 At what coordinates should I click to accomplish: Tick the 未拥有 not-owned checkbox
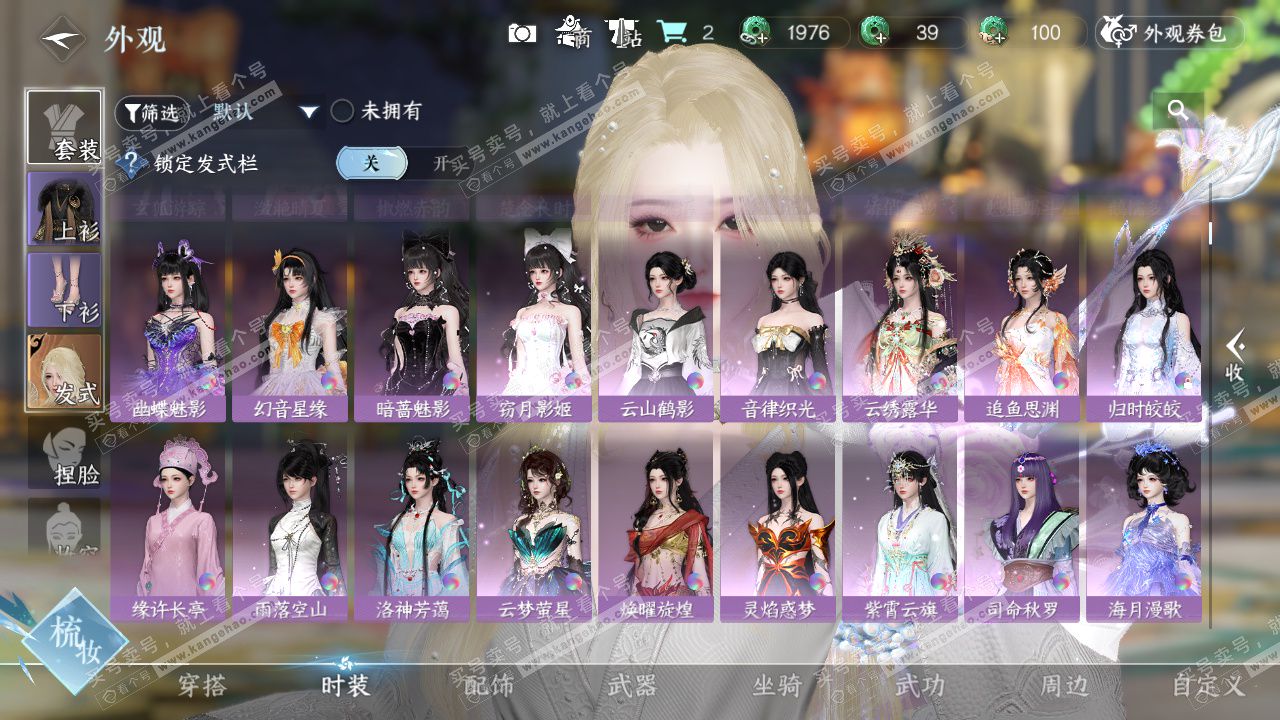[x=343, y=111]
